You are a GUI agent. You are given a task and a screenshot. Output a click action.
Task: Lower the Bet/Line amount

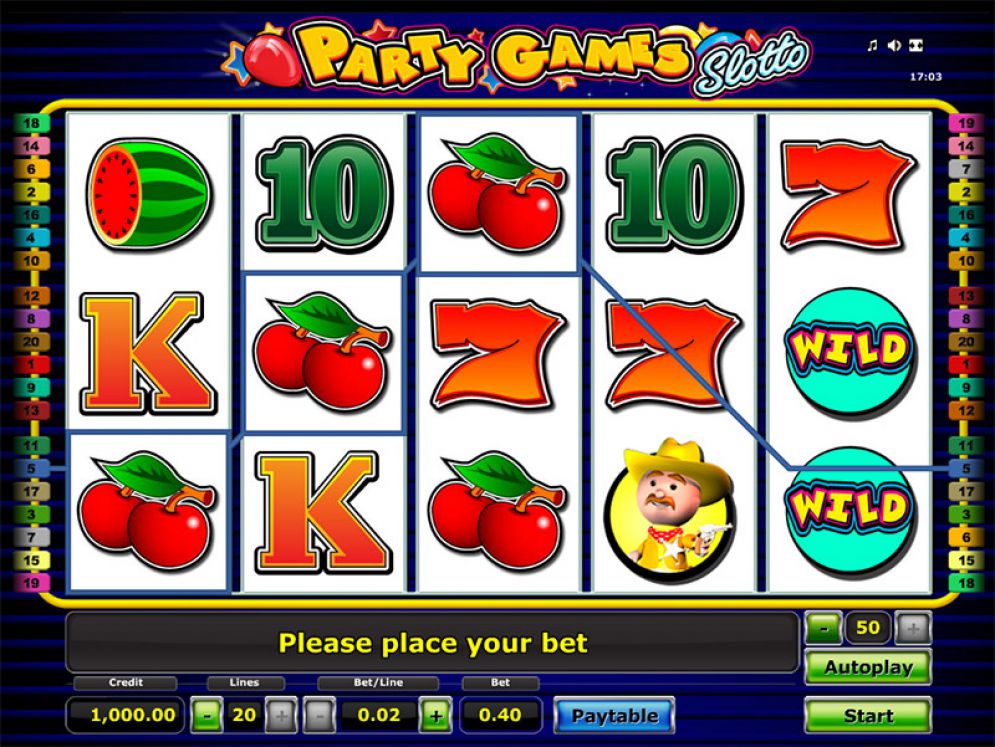click(x=318, y=716)
